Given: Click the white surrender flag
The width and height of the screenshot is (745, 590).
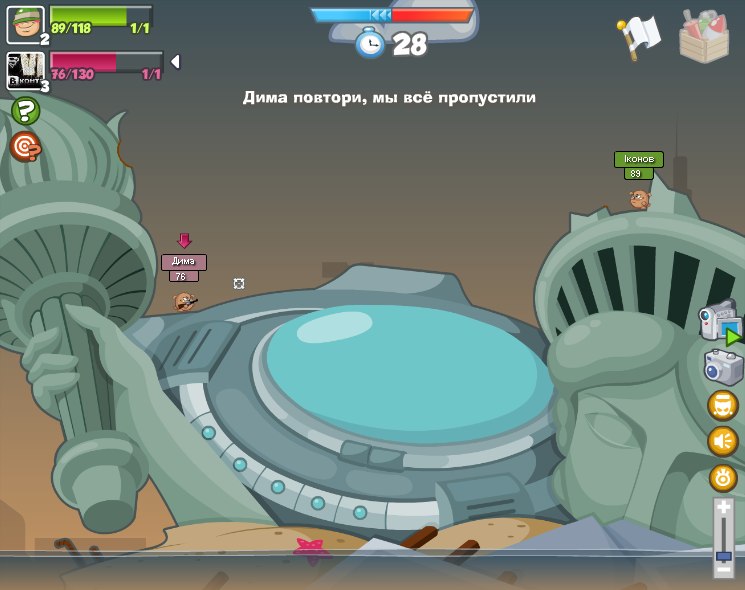Looking at the screenshot, I should tap(639, 35).
